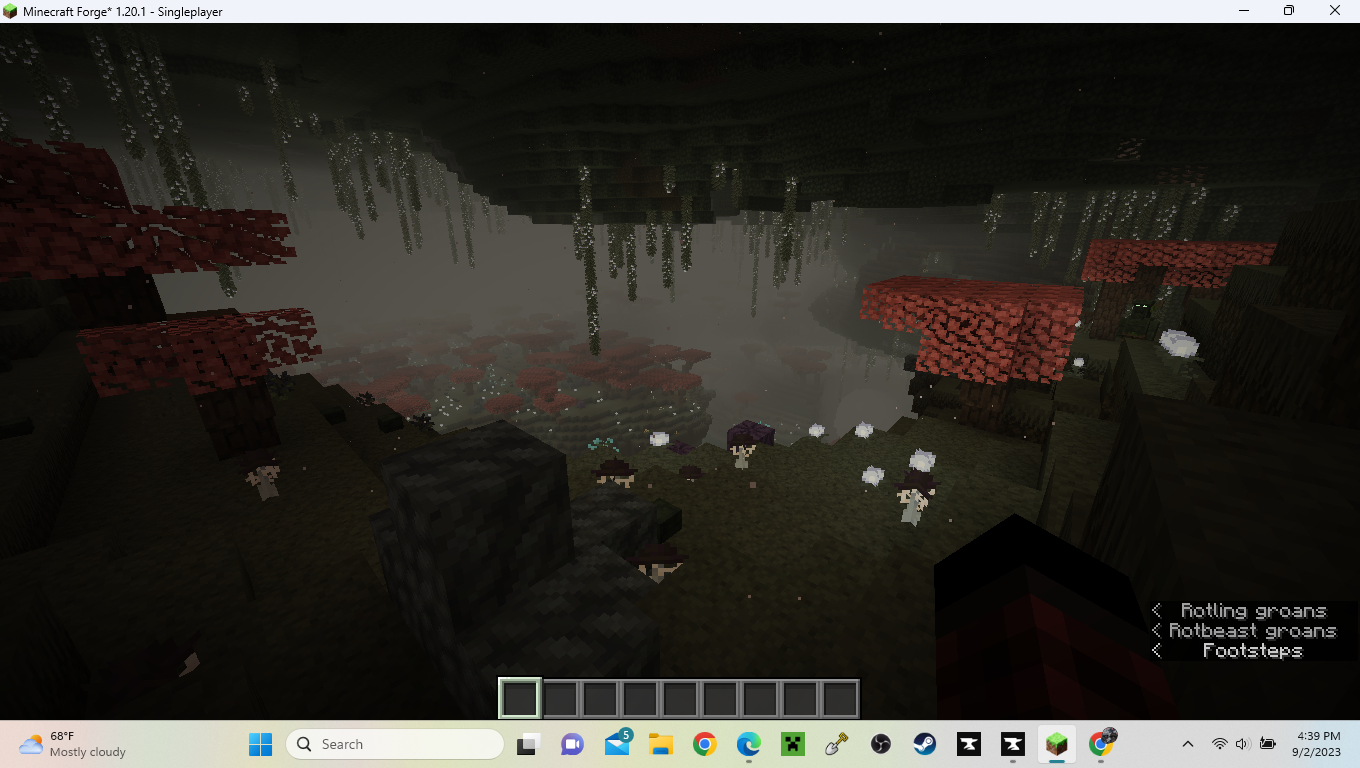Viewport: 1360px width, 768px height.
Task: Open File Explorer from the taskbar
Action: click(x=660, y=744)
